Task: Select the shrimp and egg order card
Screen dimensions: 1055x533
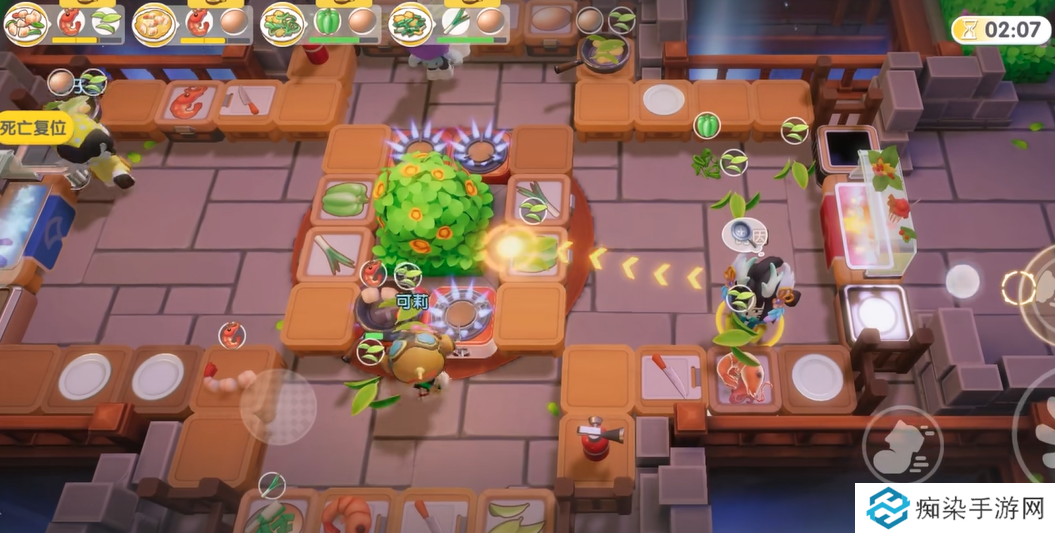Action: 191,22
